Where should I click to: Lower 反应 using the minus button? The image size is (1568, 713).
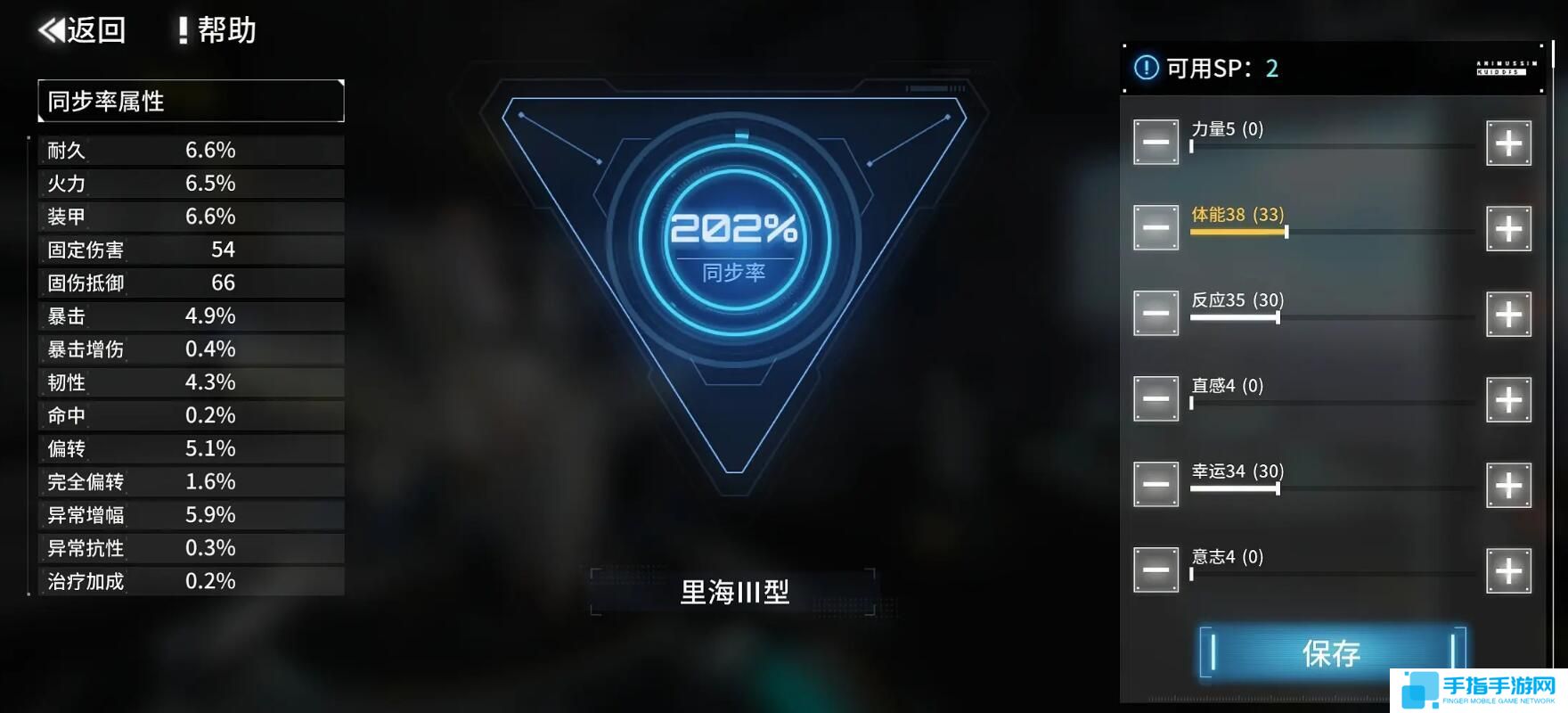click(1156, 315)
